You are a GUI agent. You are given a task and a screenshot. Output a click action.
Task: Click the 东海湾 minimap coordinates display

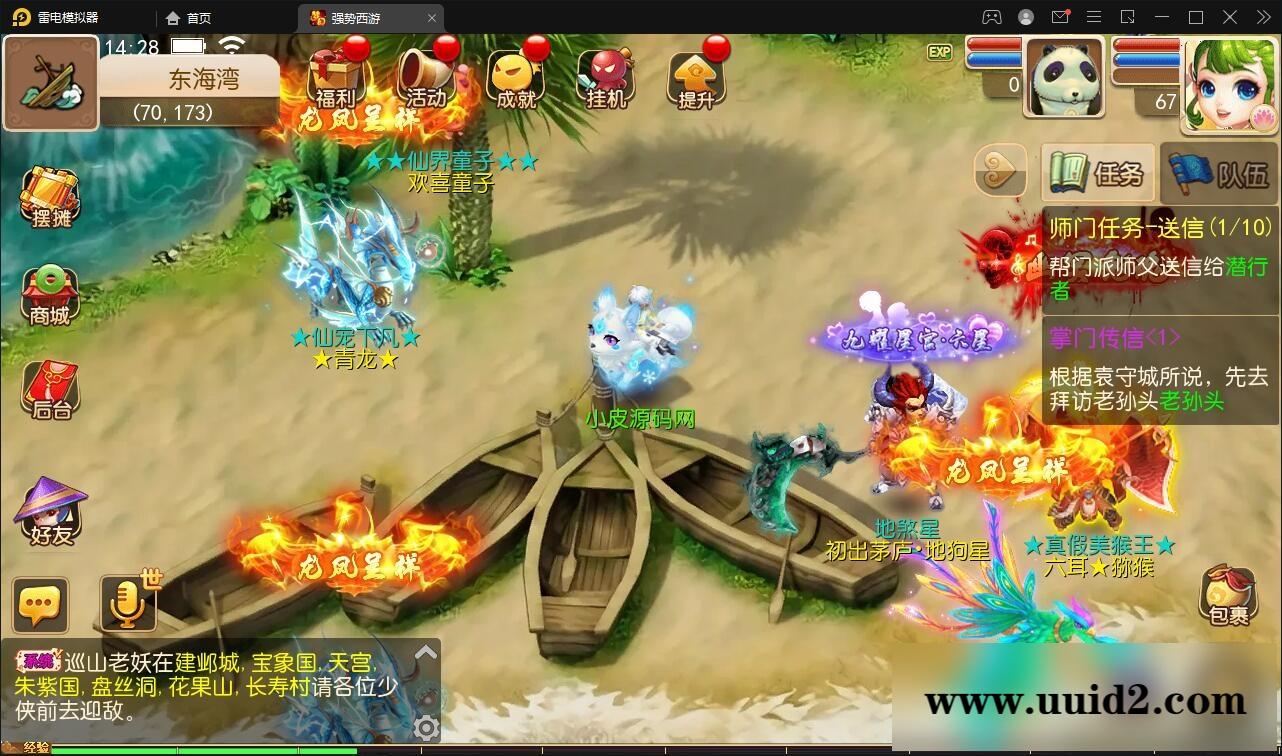tap(189, 96)
